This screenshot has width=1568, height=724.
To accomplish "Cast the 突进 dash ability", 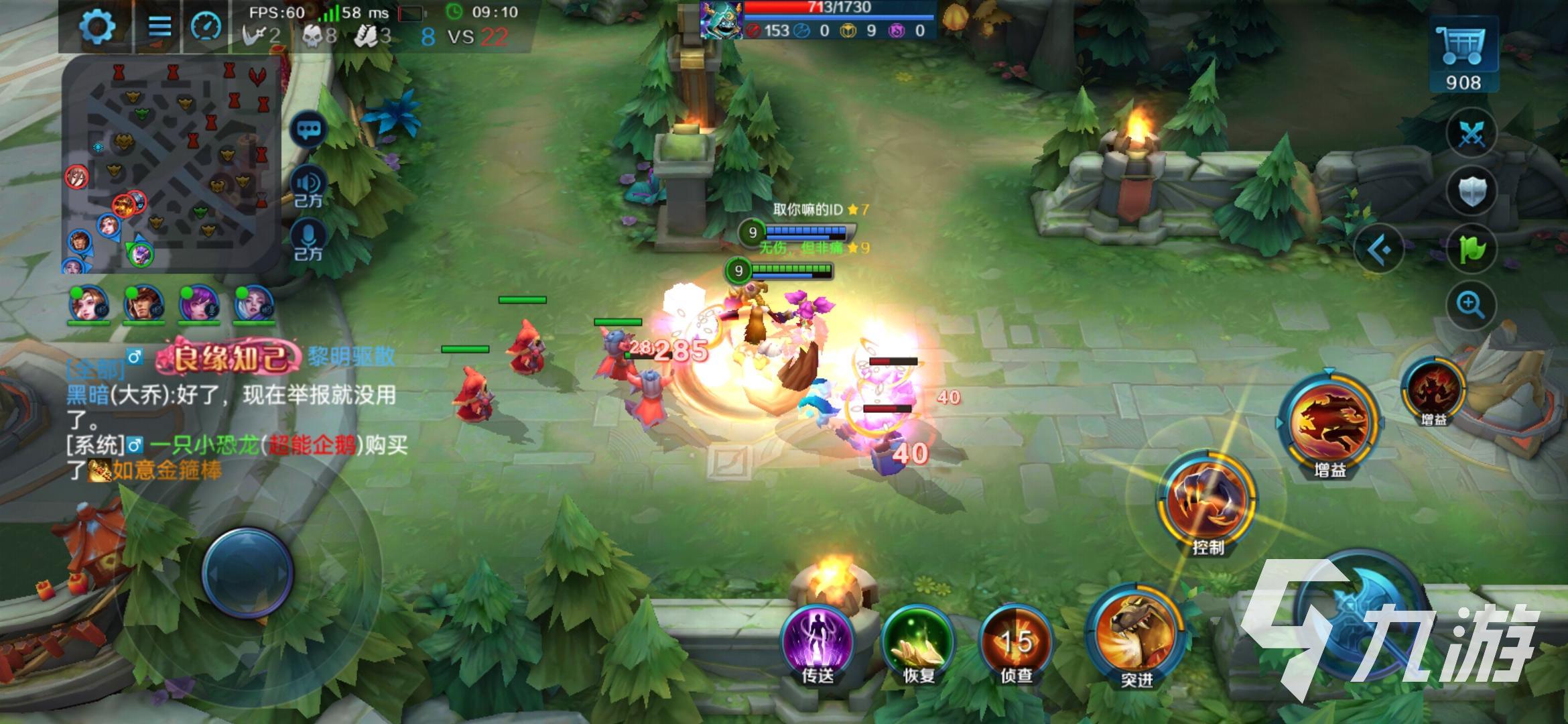I will click(x=1136, y=633).
